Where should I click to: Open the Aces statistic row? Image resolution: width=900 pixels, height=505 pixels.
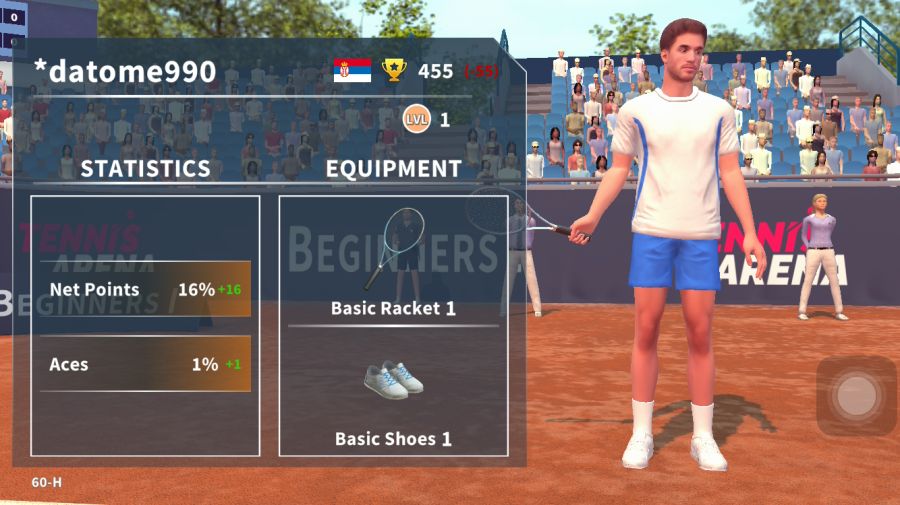pos(145,364)
